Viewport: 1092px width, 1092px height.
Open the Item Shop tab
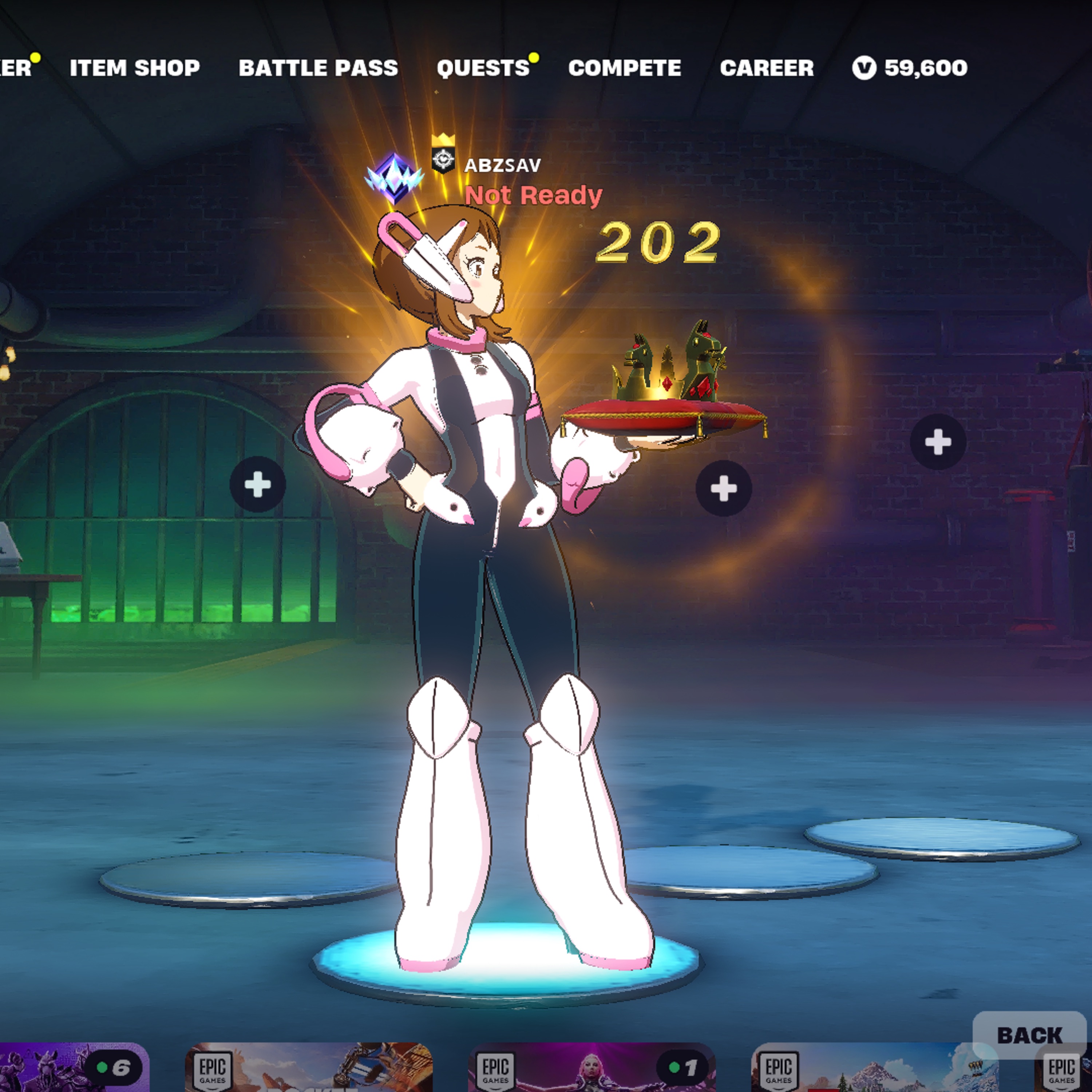click(x=135, y=68)
